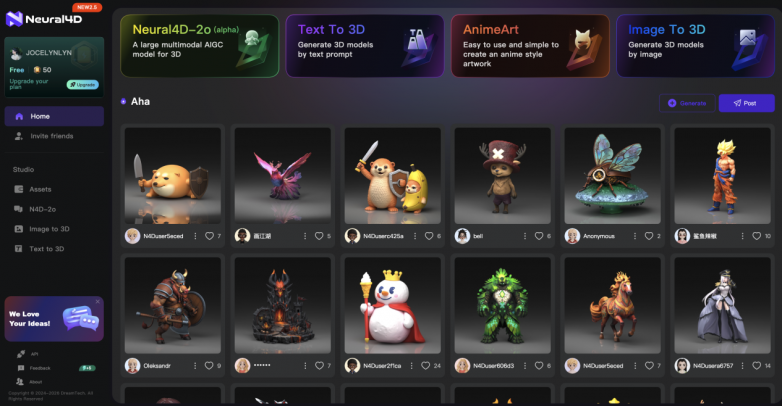782x406 pixels.
Task: Open the Feedback link
Action: click(x=39, y=368)
